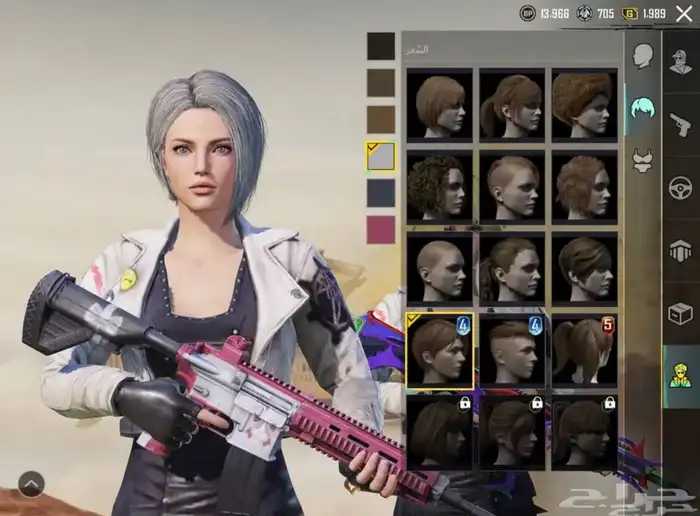Pick the bald shaved head style
The height and width of the screenshot is (516, 700).
coord(440,268)
